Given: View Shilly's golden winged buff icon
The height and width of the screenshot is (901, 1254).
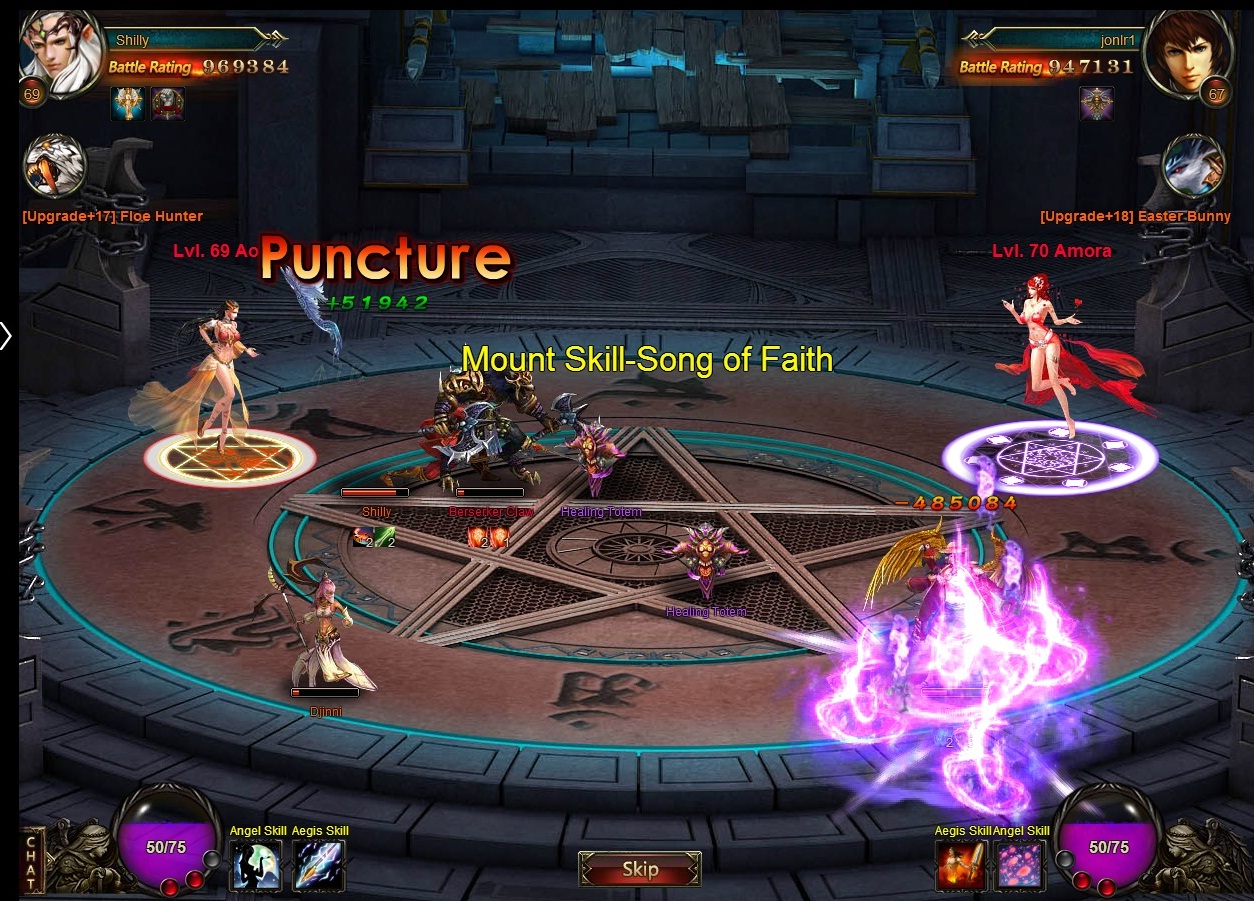Looking at the screenshot, I should click(128, 104).
